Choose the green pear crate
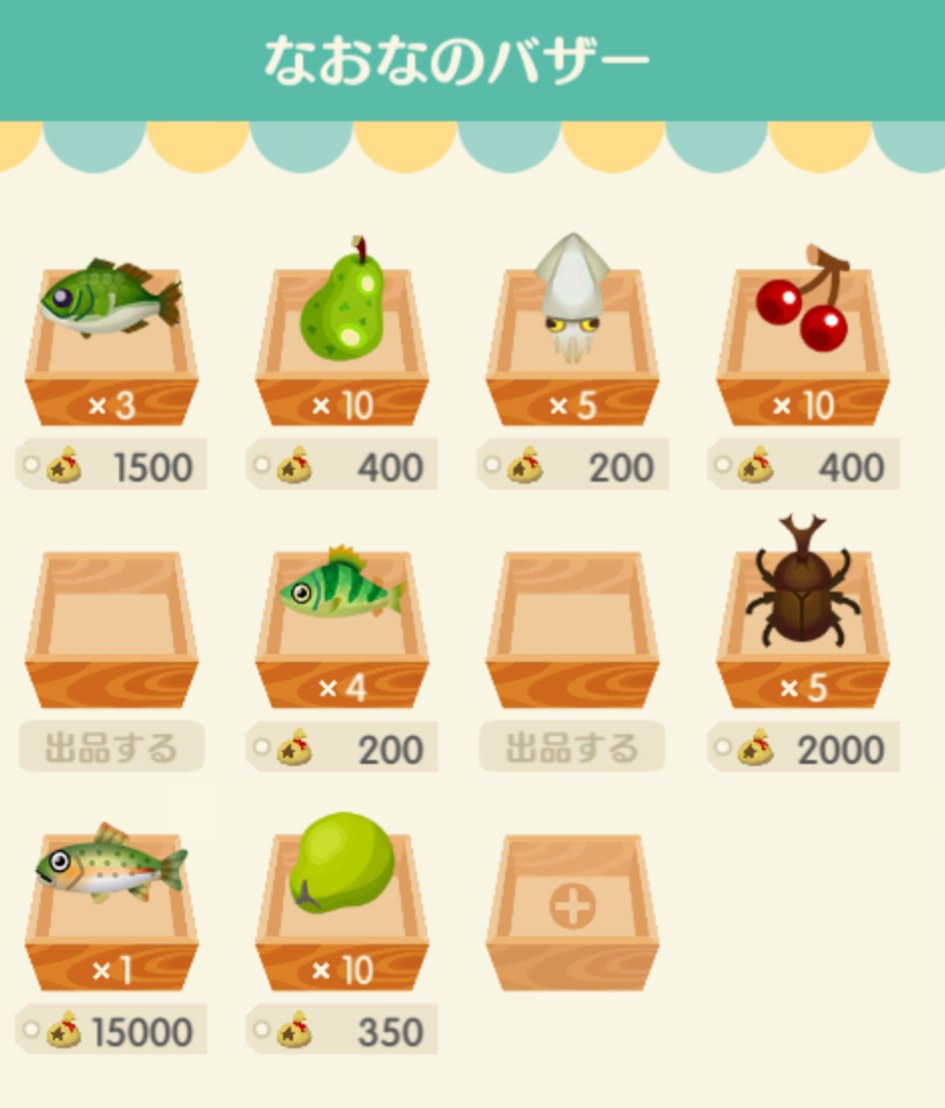 pyautogui.click(x=342, y=340)
